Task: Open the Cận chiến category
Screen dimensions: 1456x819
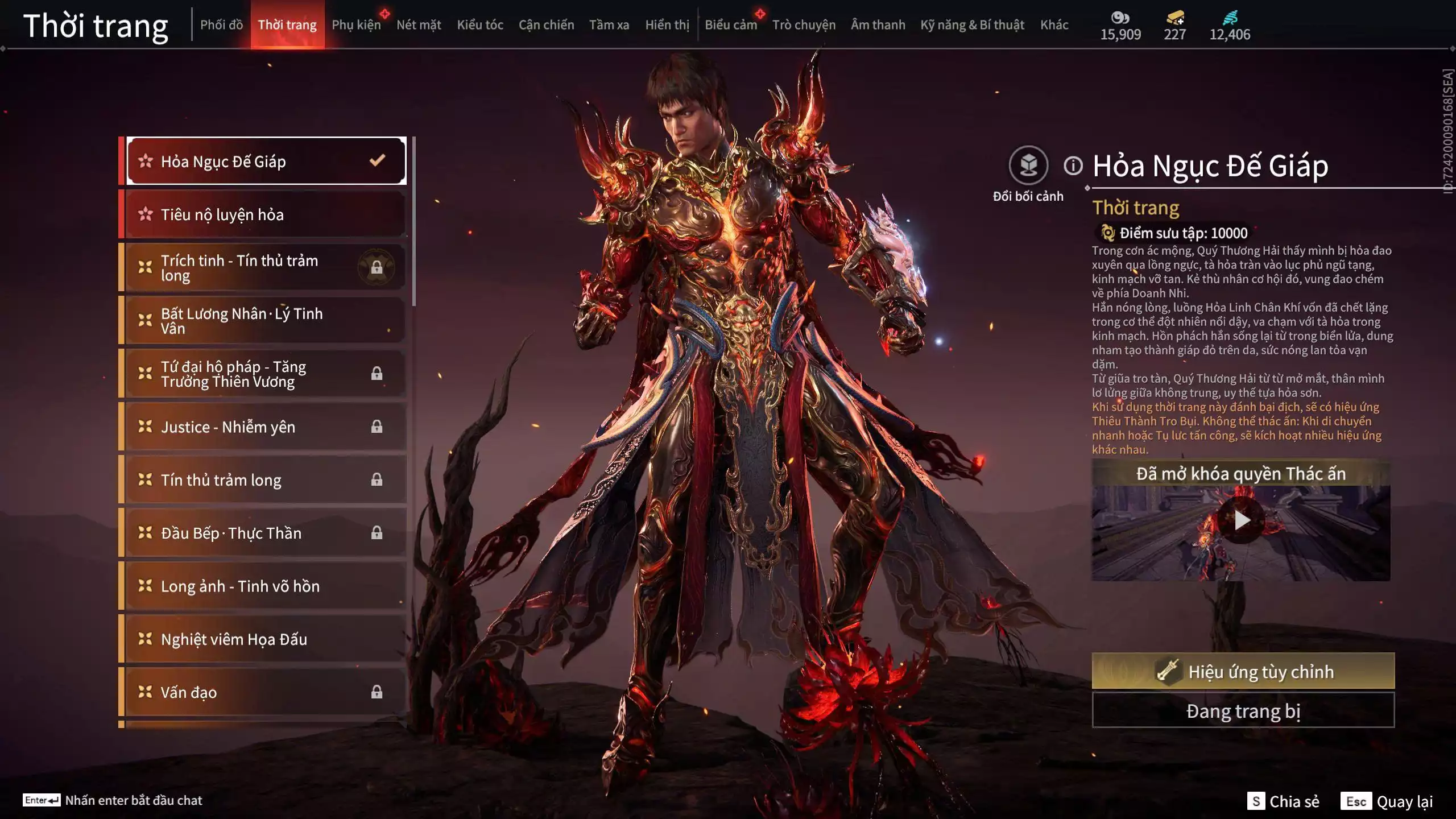Action: [546, 25]
